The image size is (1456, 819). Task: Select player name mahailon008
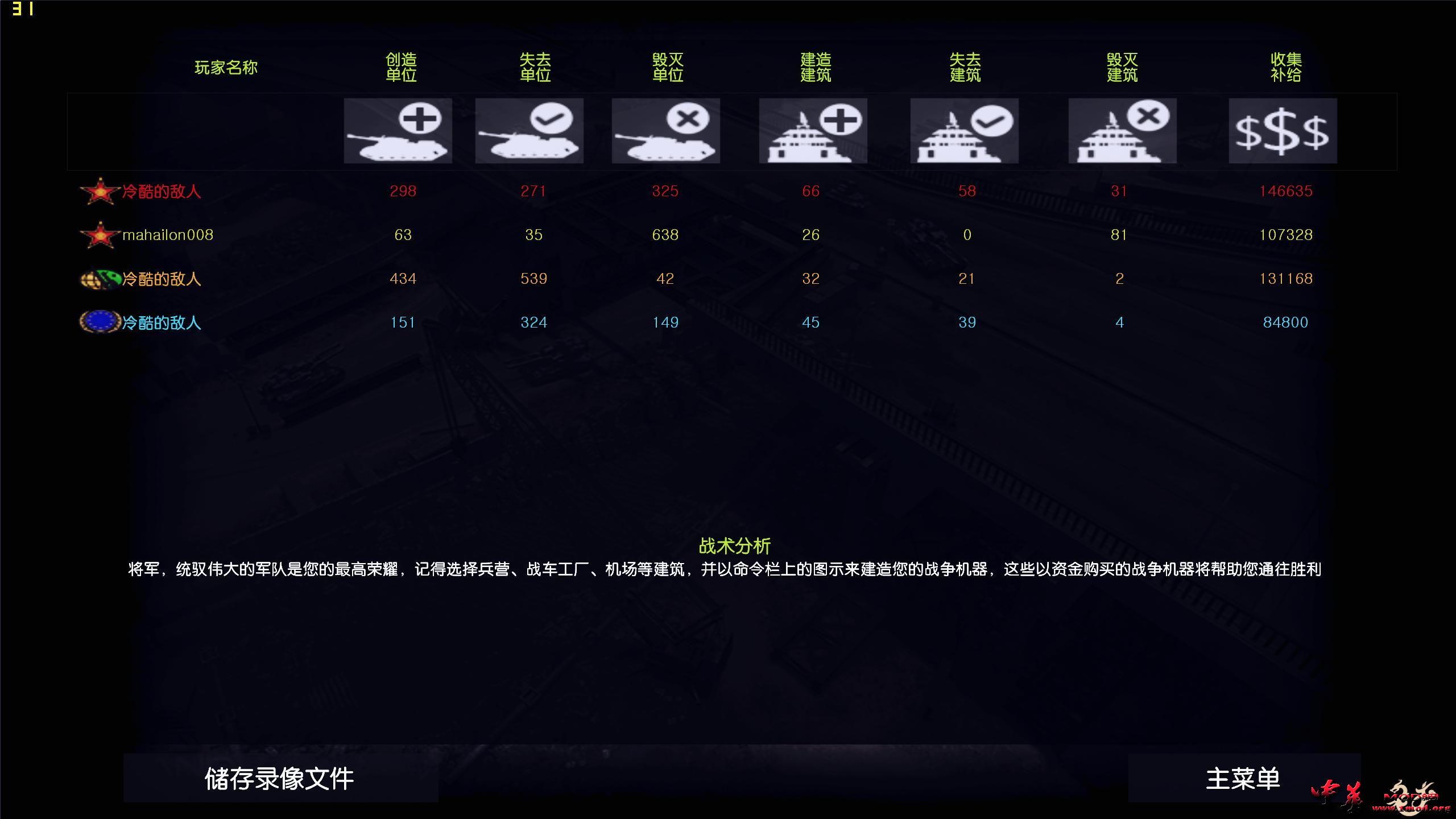[167, 235]
